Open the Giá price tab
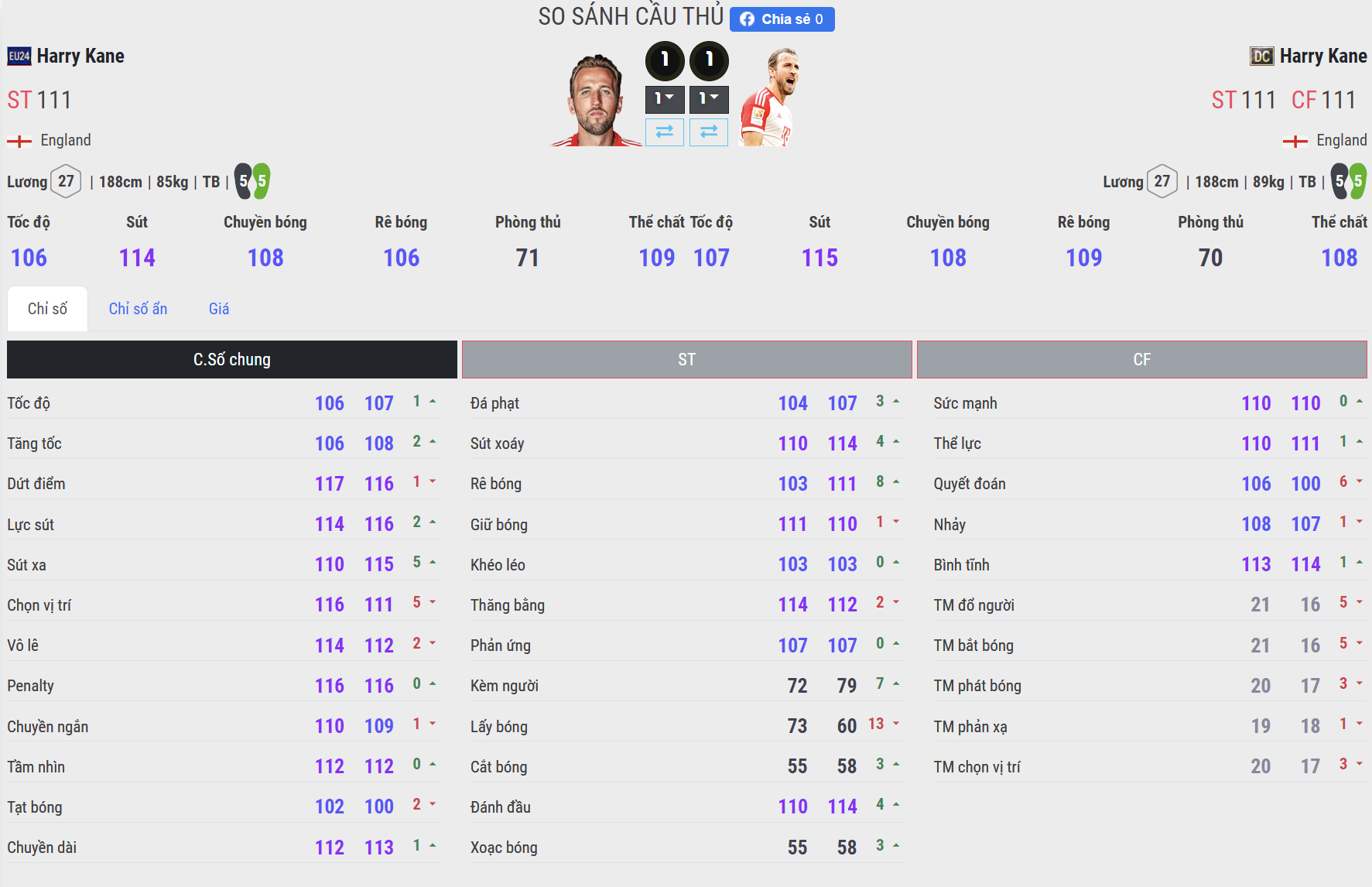 (219, 309)
